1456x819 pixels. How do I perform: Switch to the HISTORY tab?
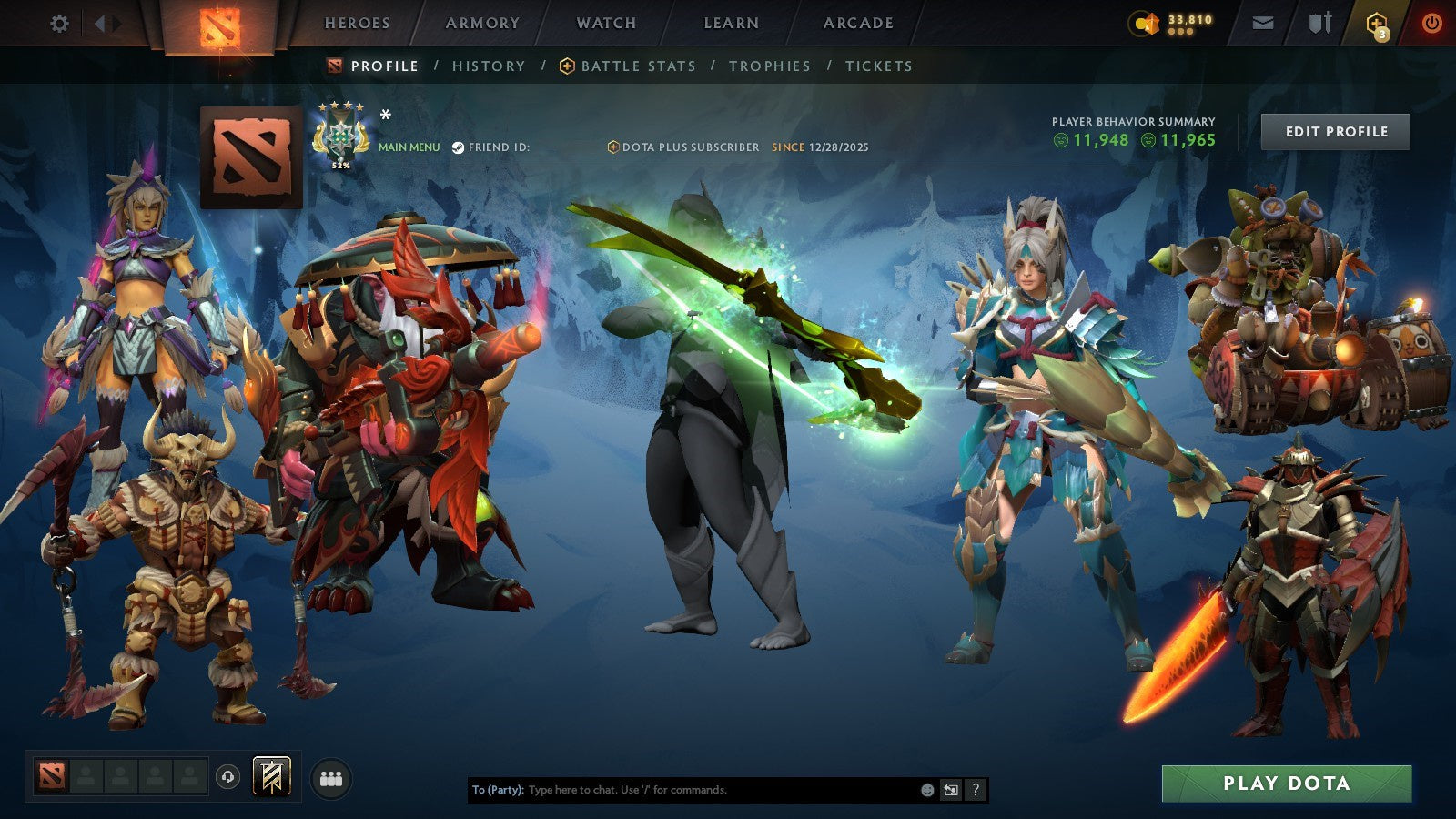(x=488, y=66)
